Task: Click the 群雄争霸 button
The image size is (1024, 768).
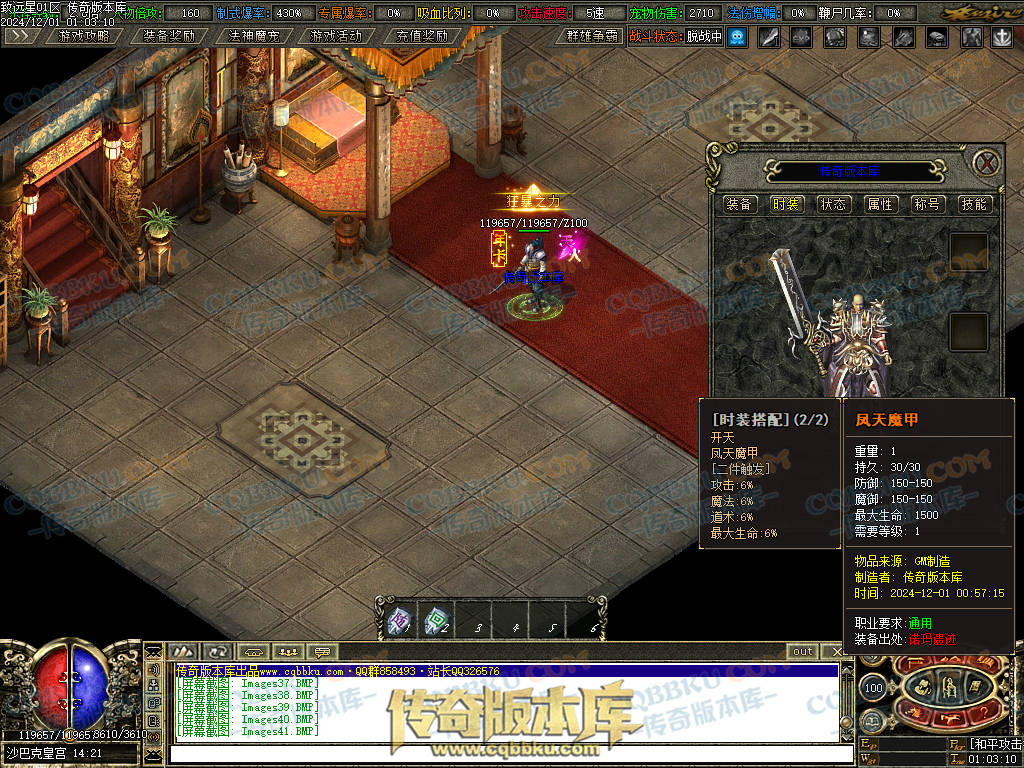Action: tap(591, 36)
